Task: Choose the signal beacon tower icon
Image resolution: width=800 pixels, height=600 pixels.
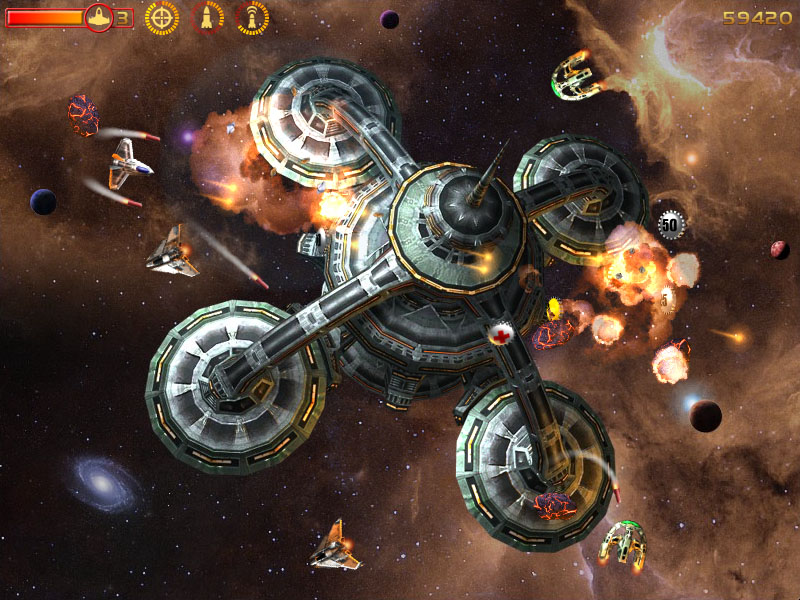Action: point(252,17)
